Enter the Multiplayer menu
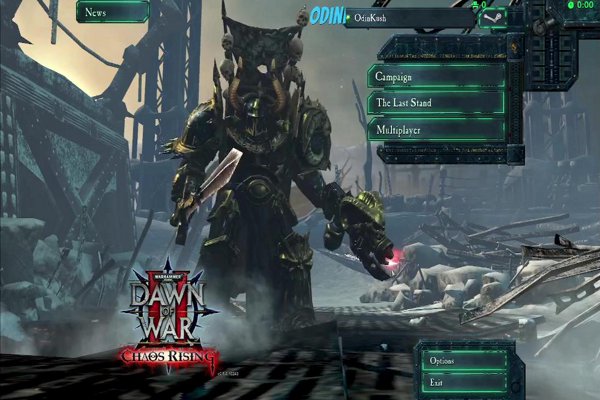The height and width of the screenshot is (400, 600). [x=436, y=130]
